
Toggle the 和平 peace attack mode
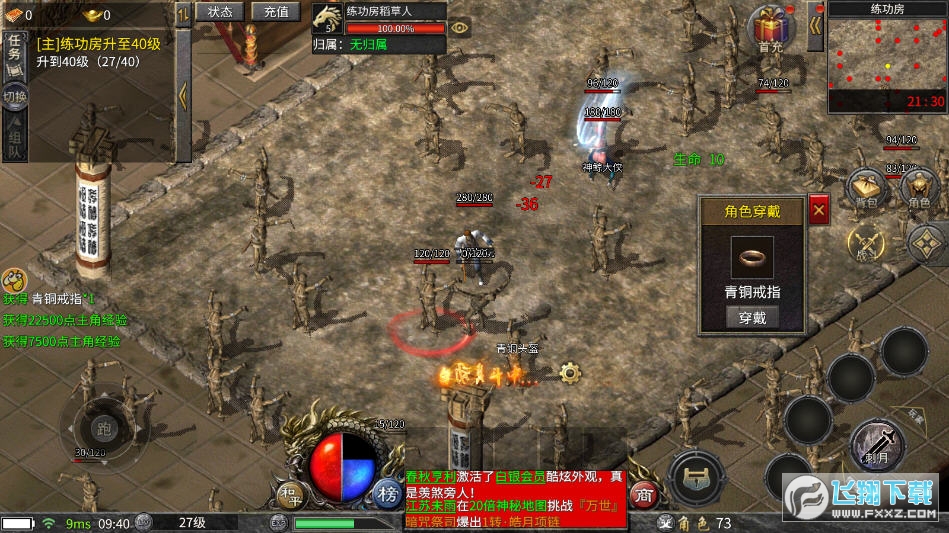pos(291,493)
